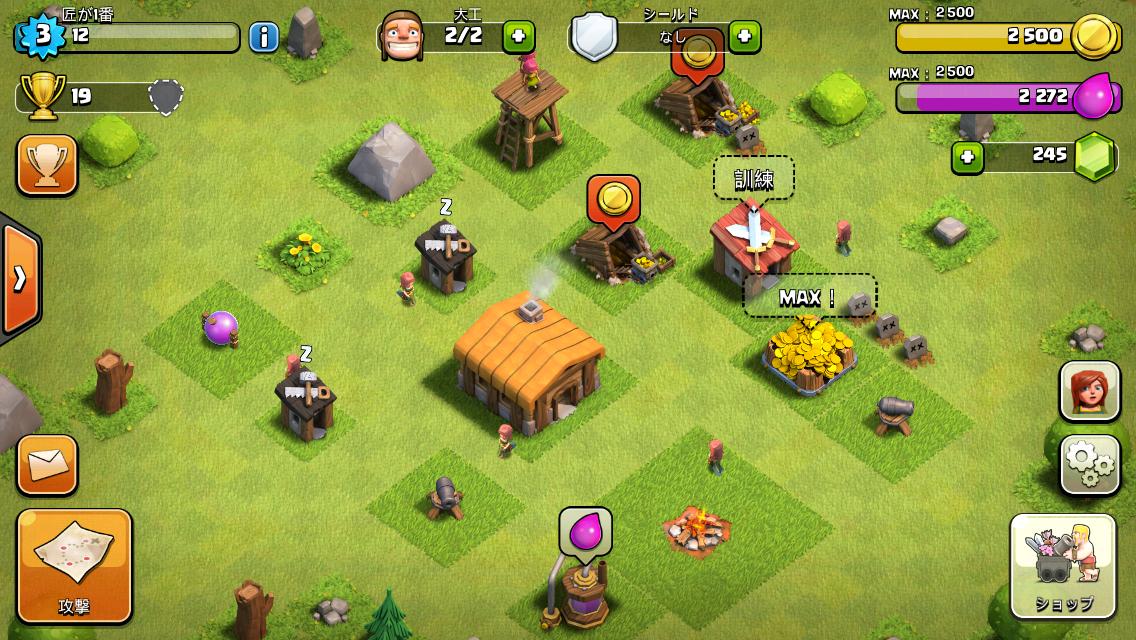Screen dimensions: 1136x640
Task: Open the ショップ shop menu
Action: pyautogui.click(x=1062, y=566)
